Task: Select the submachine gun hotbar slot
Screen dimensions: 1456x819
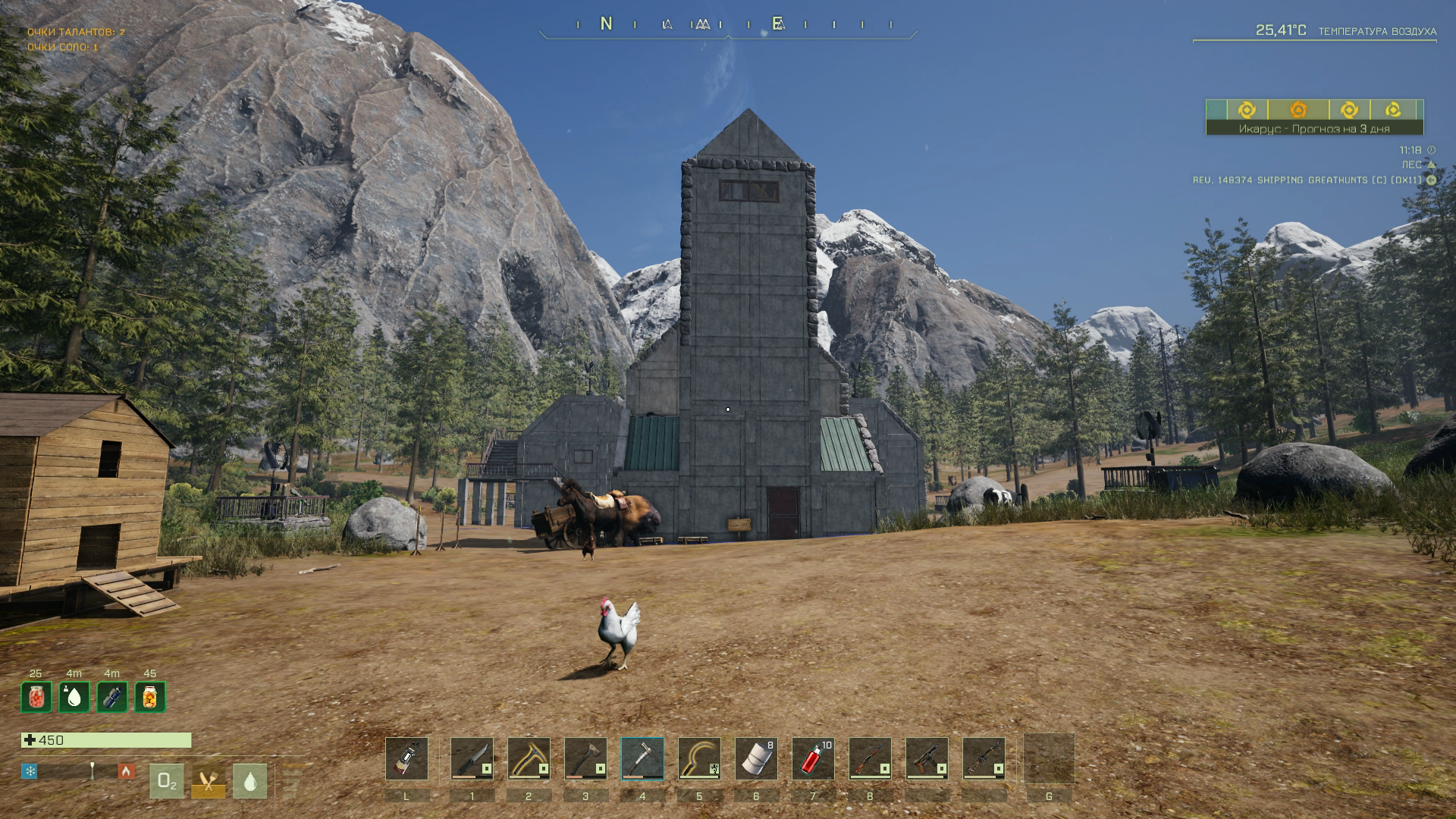Action: [x=927, y=758]
